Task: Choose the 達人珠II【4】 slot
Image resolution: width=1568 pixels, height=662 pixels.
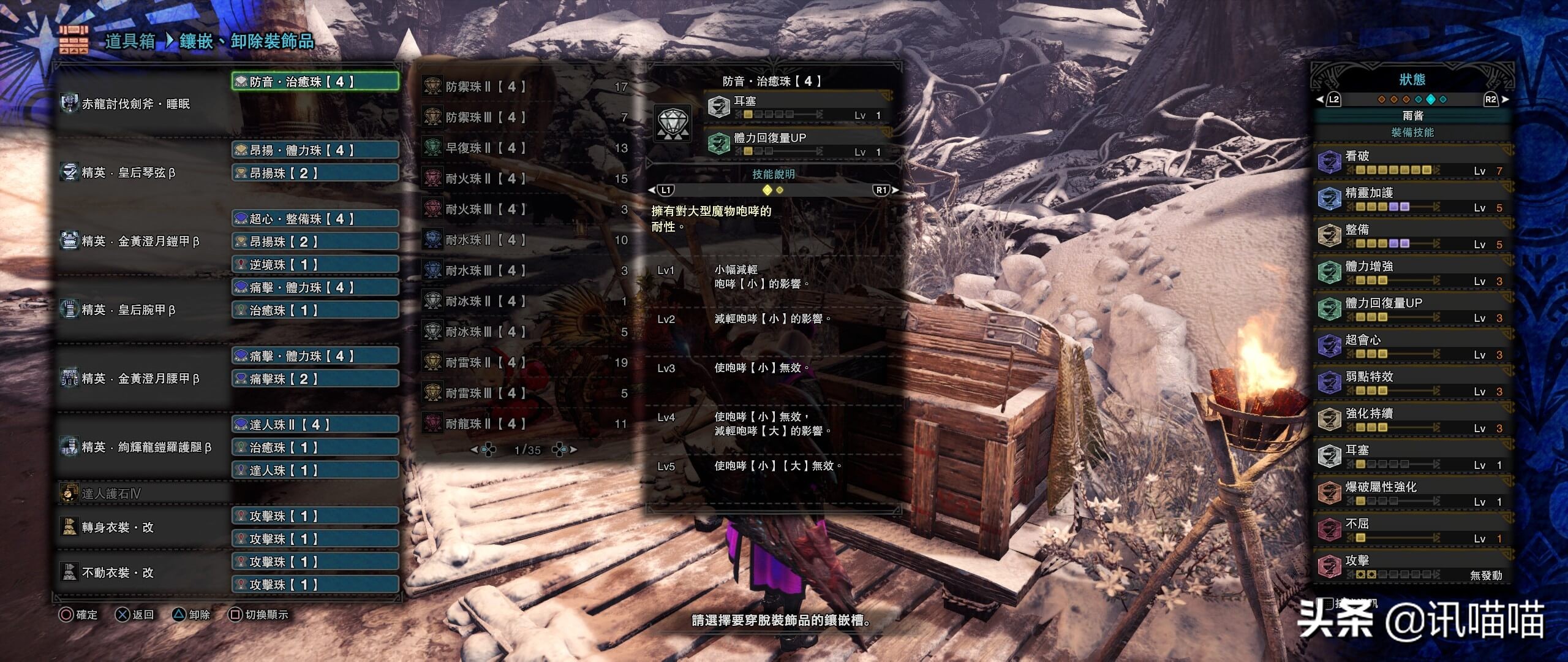Action: coord(315,424)
